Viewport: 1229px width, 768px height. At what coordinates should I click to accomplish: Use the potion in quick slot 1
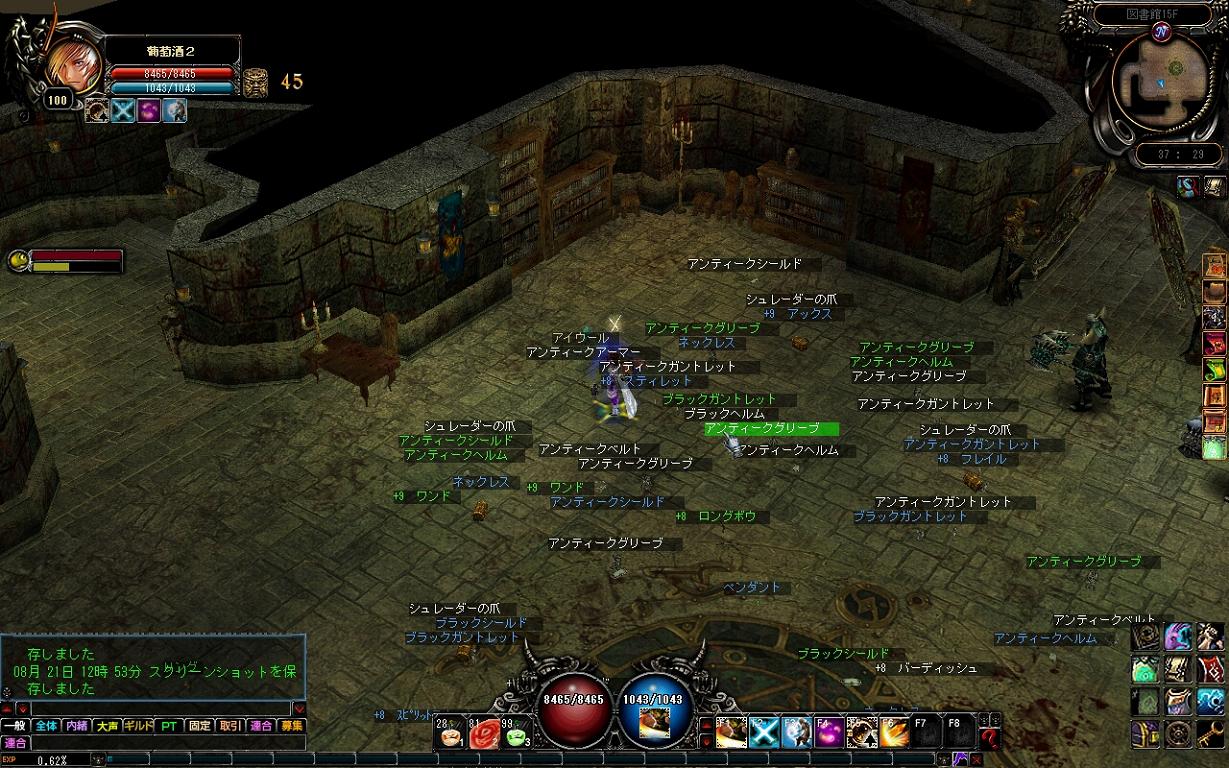point(450,735)
